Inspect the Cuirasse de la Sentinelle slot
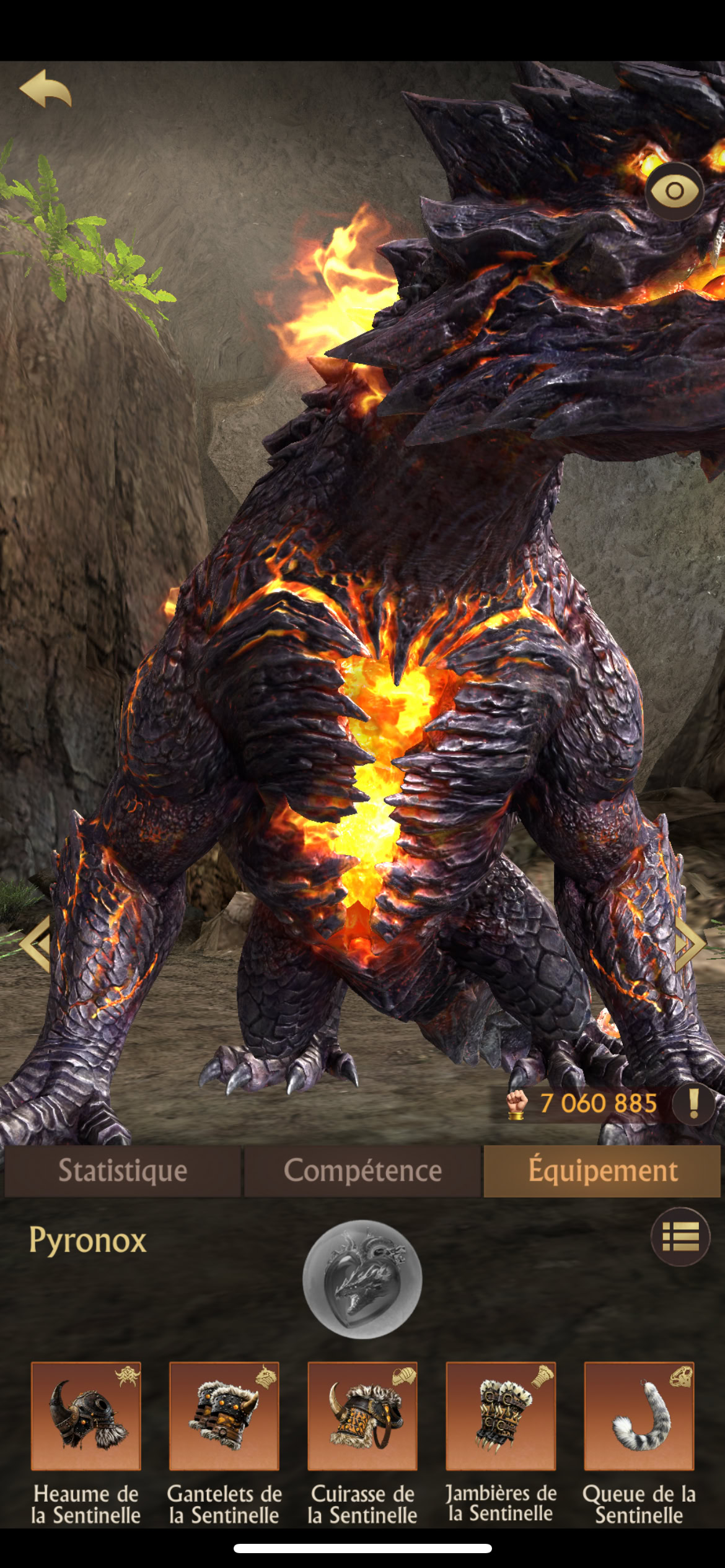Image resolution: width=725 pixels, height=1568 pixels. pyautogui.click(x=362, y=1416)
